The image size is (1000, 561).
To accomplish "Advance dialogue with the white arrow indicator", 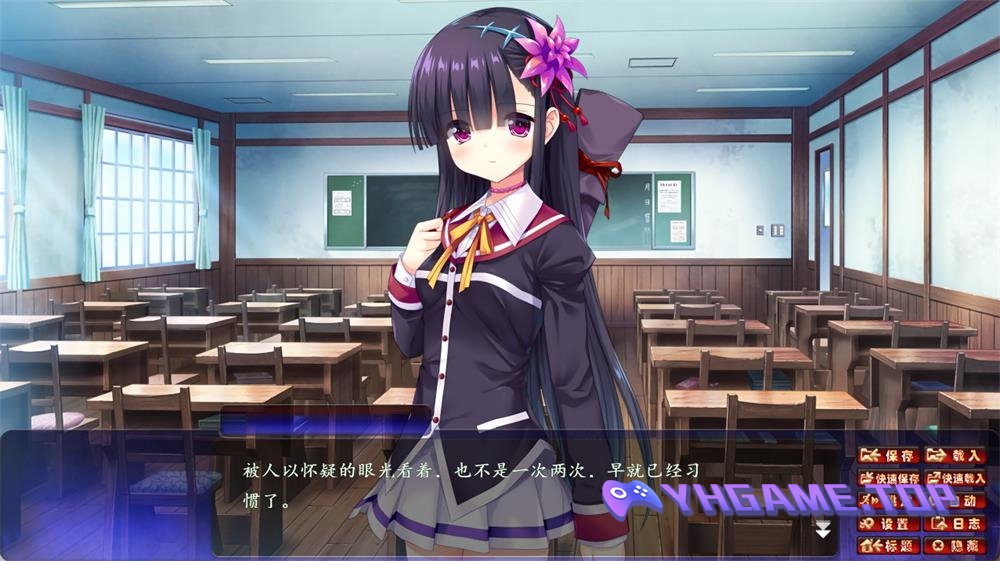I will coord(823,529).
